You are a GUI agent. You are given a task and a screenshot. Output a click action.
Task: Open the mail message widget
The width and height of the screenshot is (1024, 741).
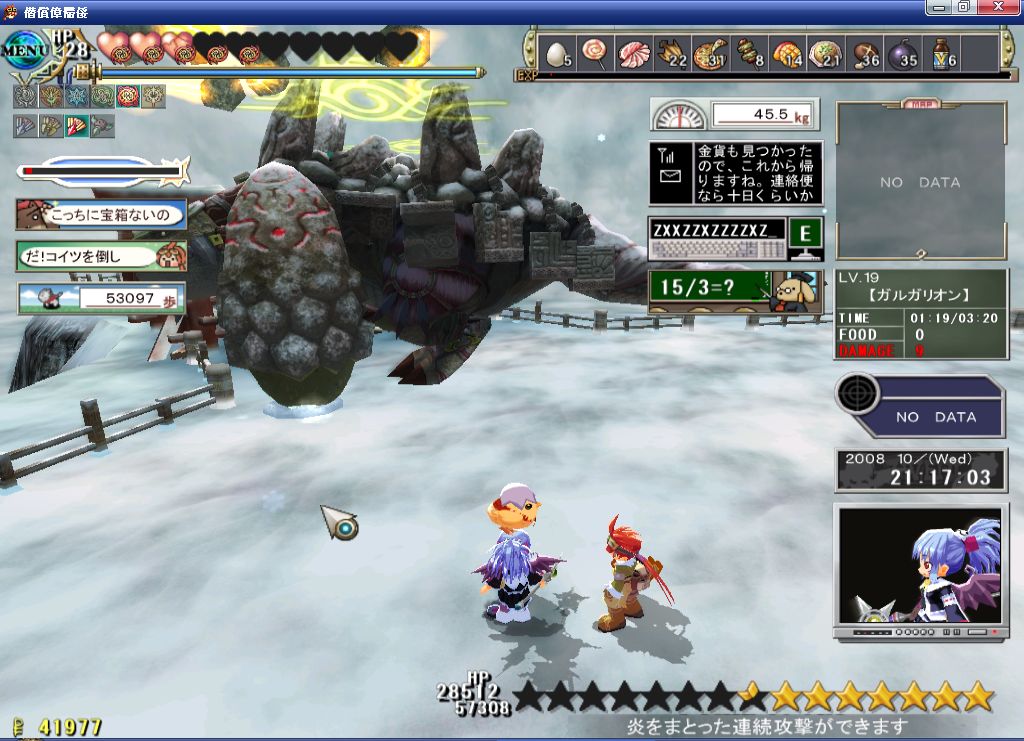coord(736,173)
